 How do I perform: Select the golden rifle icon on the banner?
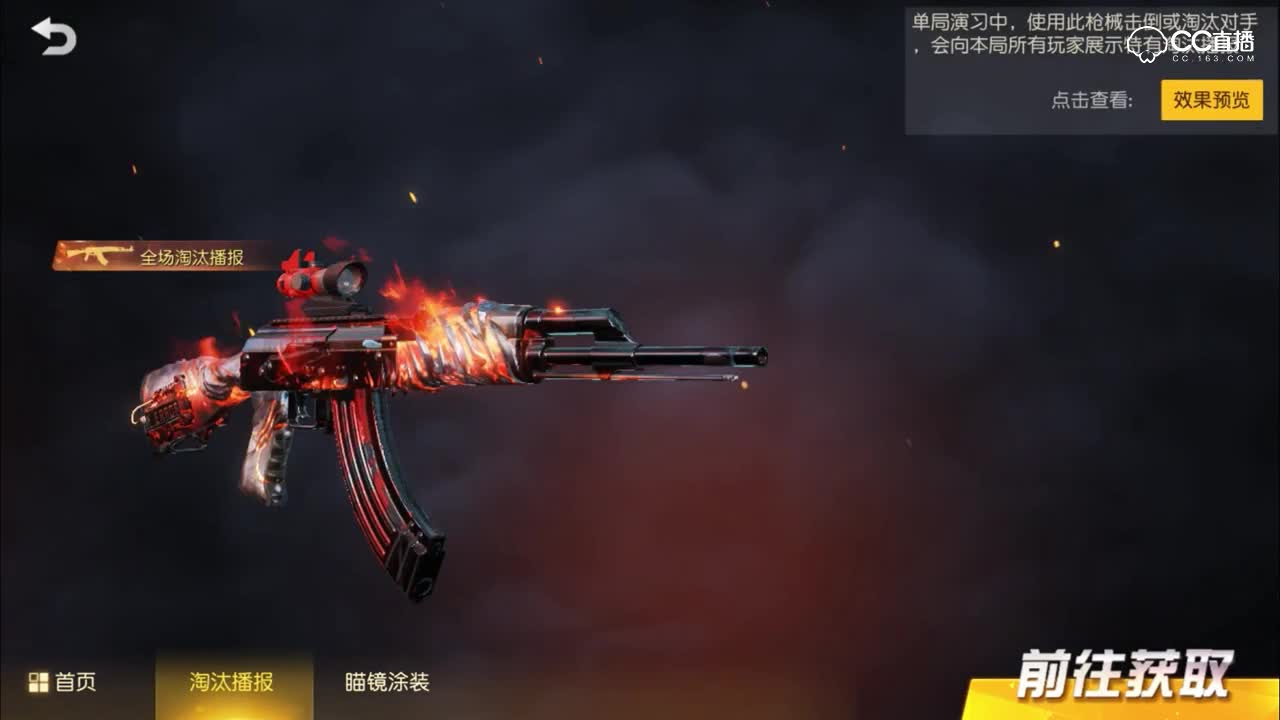(x=99, y=257)
